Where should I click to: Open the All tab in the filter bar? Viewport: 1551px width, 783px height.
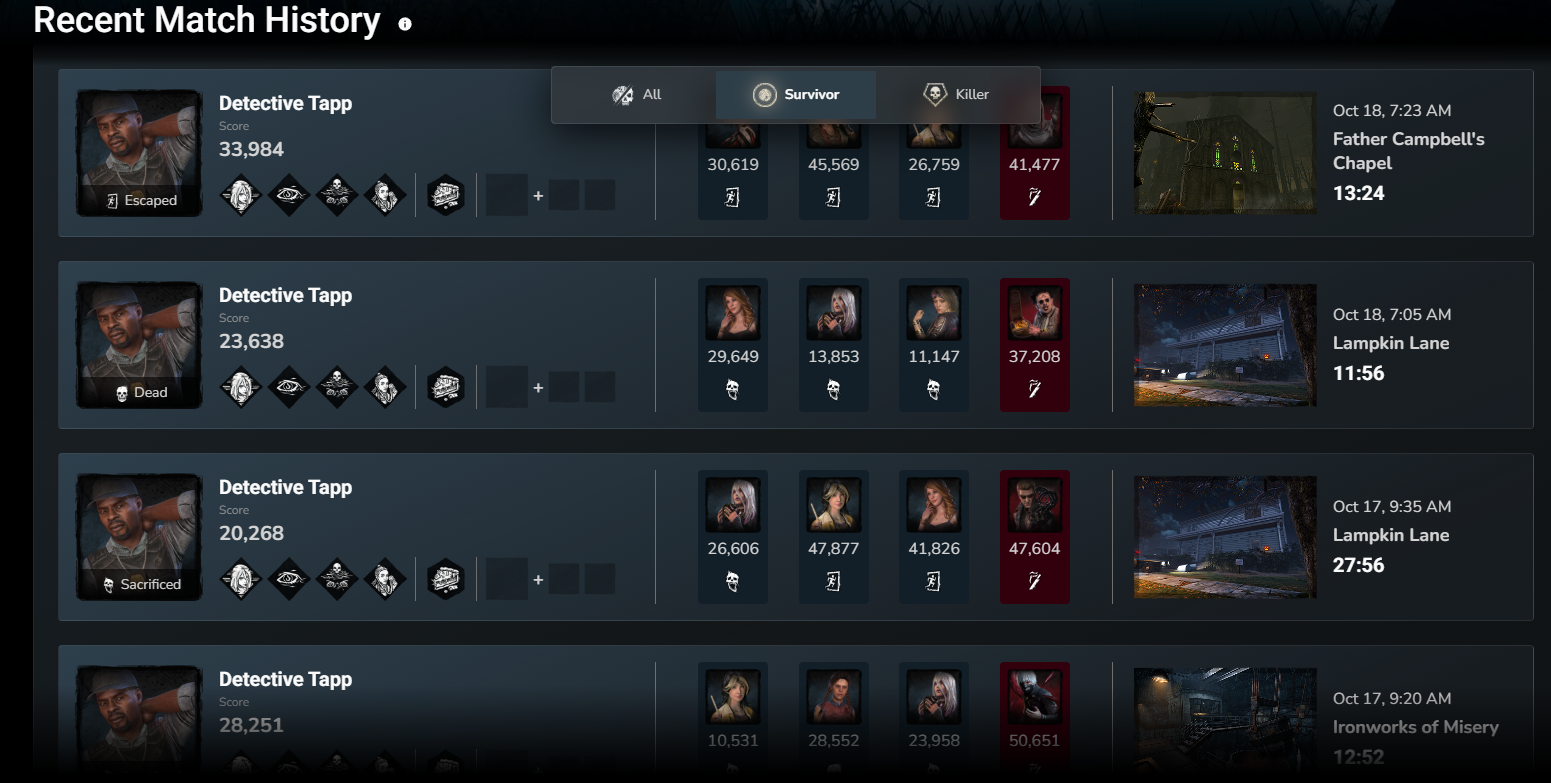point(636,94)
